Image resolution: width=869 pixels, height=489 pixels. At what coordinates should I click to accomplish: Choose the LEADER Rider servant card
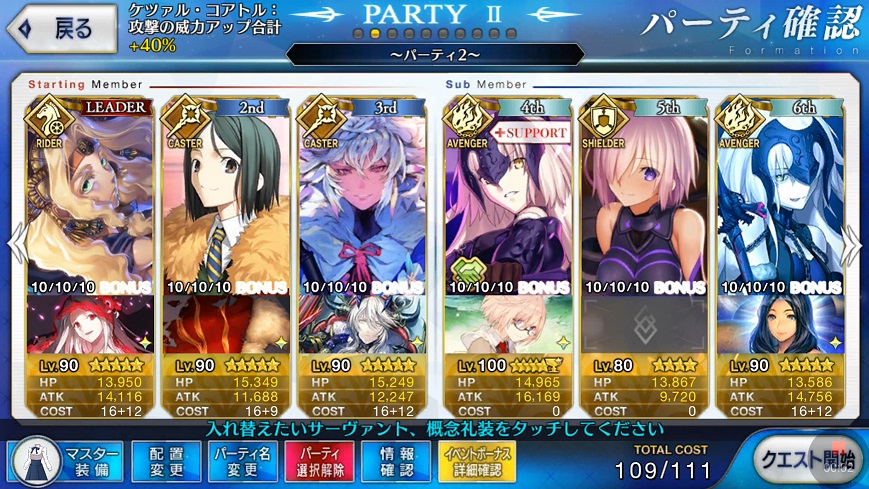pyautogui.click(x=90, y=190)
